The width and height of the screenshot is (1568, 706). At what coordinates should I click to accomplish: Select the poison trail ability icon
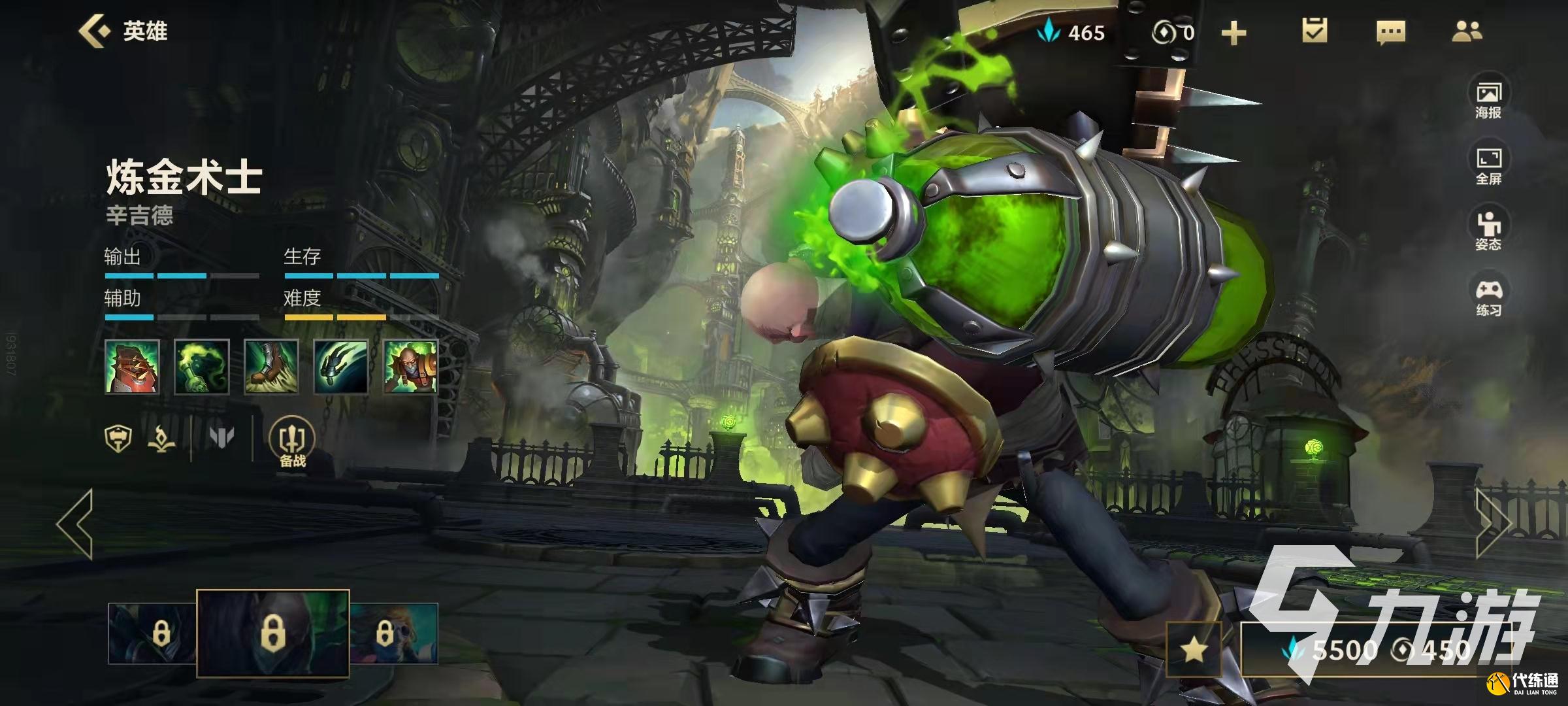click(202, 367)
